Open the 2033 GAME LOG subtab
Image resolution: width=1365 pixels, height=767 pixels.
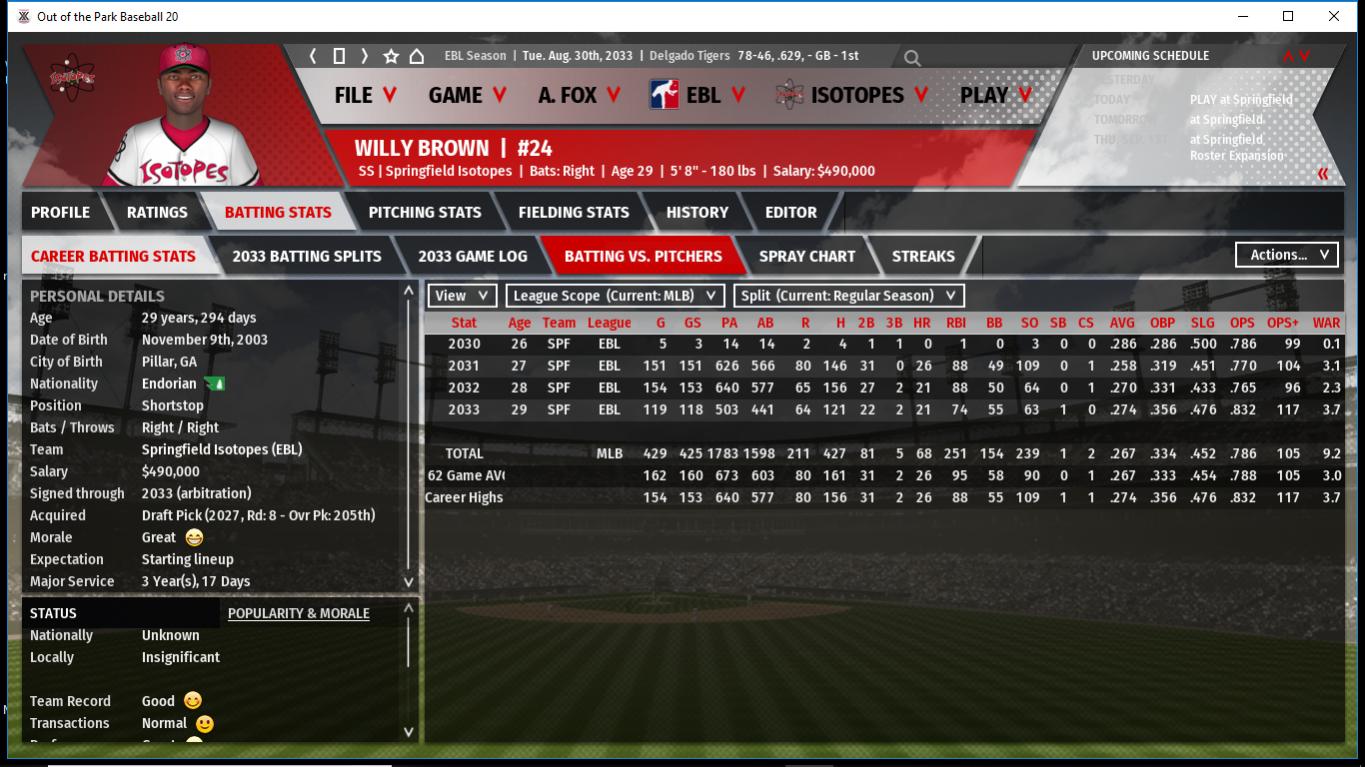(472, 256)
